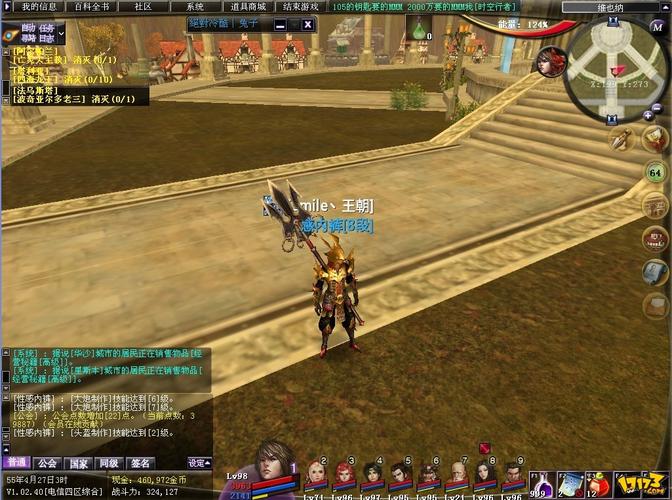Open the green 64 round button
Screen dimensions: 672x500
coord(656,173)
